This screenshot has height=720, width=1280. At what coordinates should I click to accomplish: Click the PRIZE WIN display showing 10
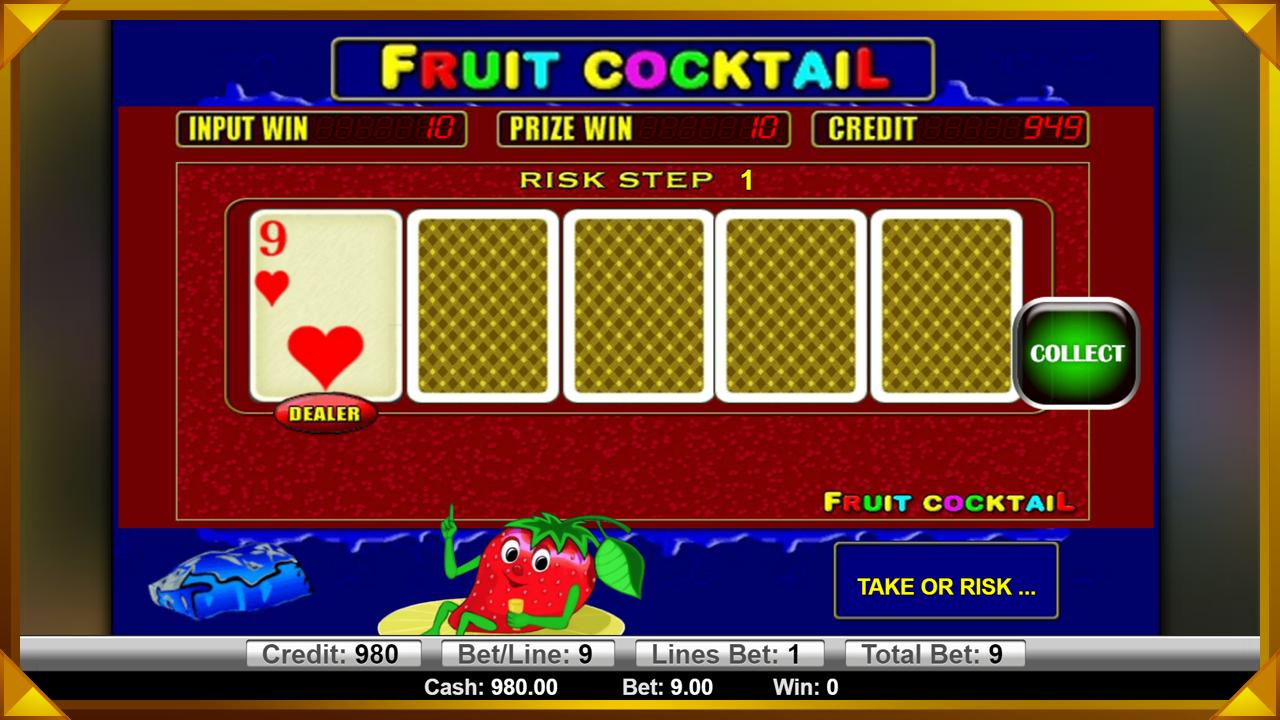click(643, 129)
